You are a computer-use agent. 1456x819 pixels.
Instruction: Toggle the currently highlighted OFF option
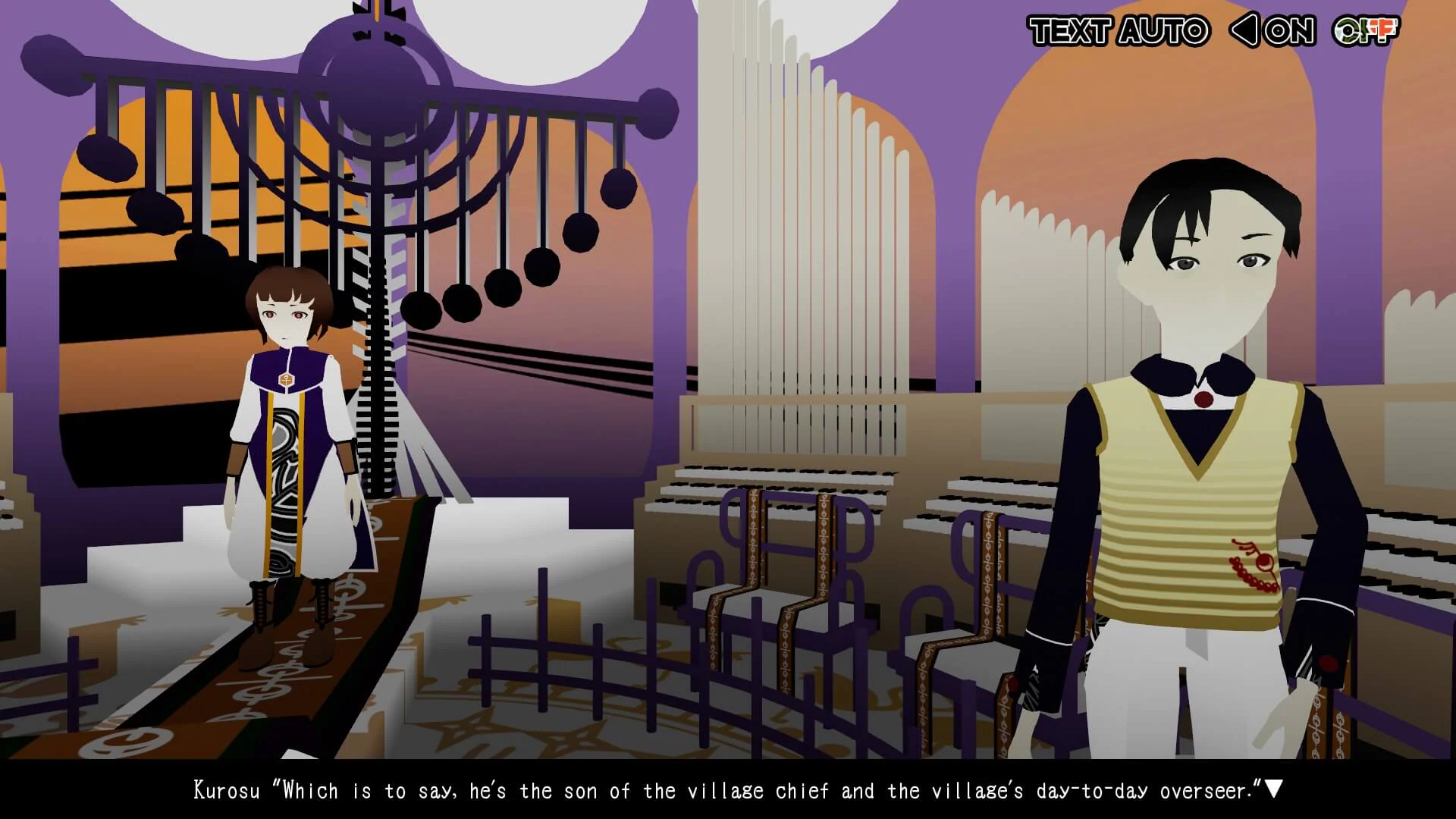tap(1370, 32)
